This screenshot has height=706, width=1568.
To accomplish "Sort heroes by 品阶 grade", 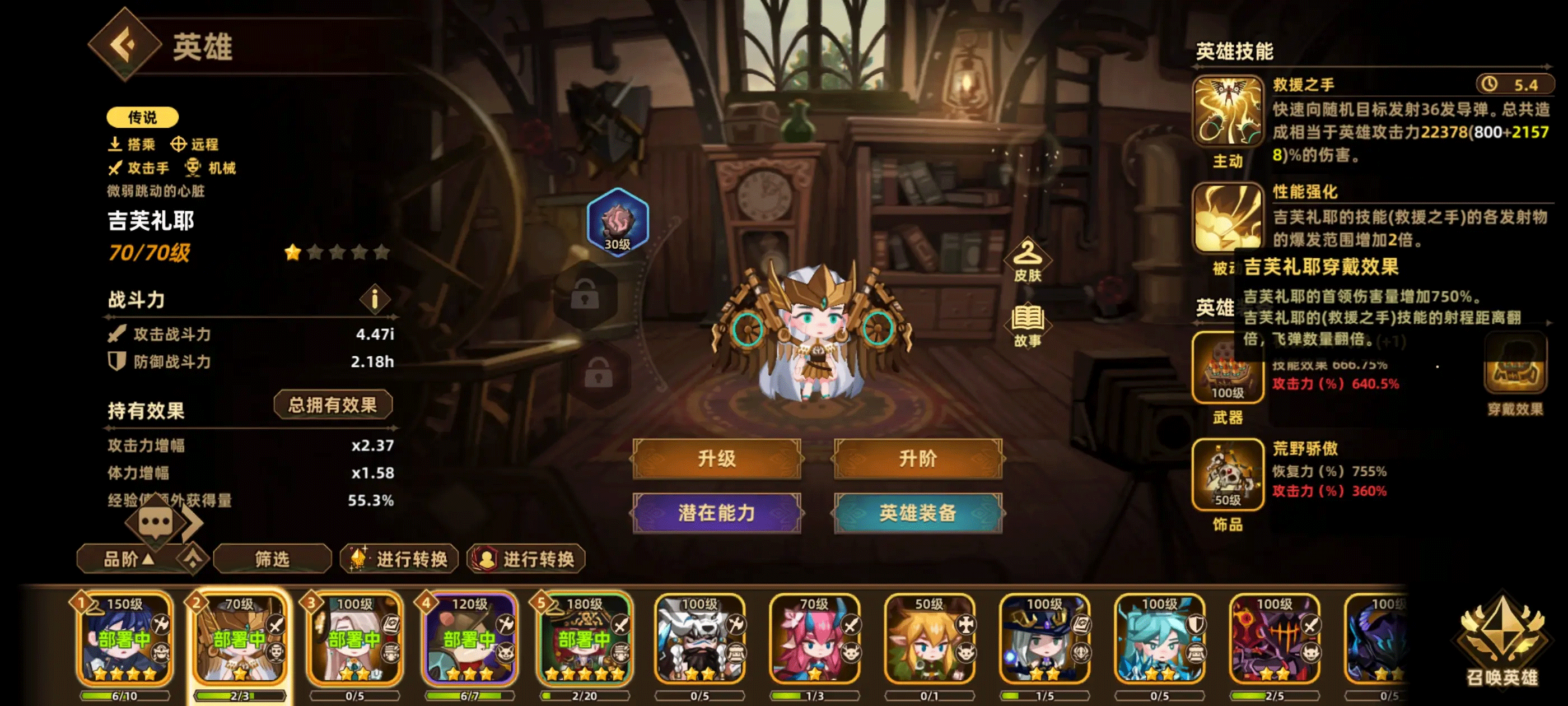I will click(x=129, y=559).
